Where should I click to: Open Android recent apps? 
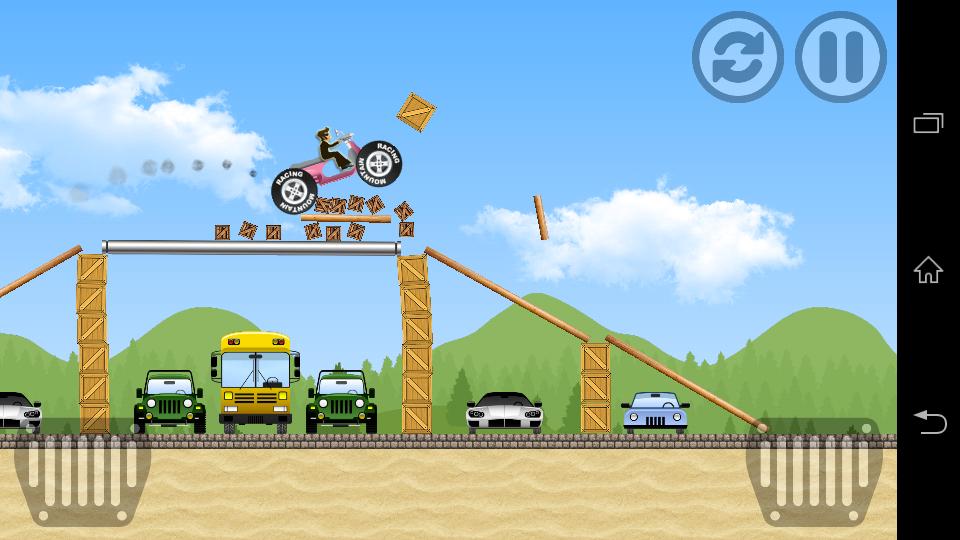pos(928,123)
